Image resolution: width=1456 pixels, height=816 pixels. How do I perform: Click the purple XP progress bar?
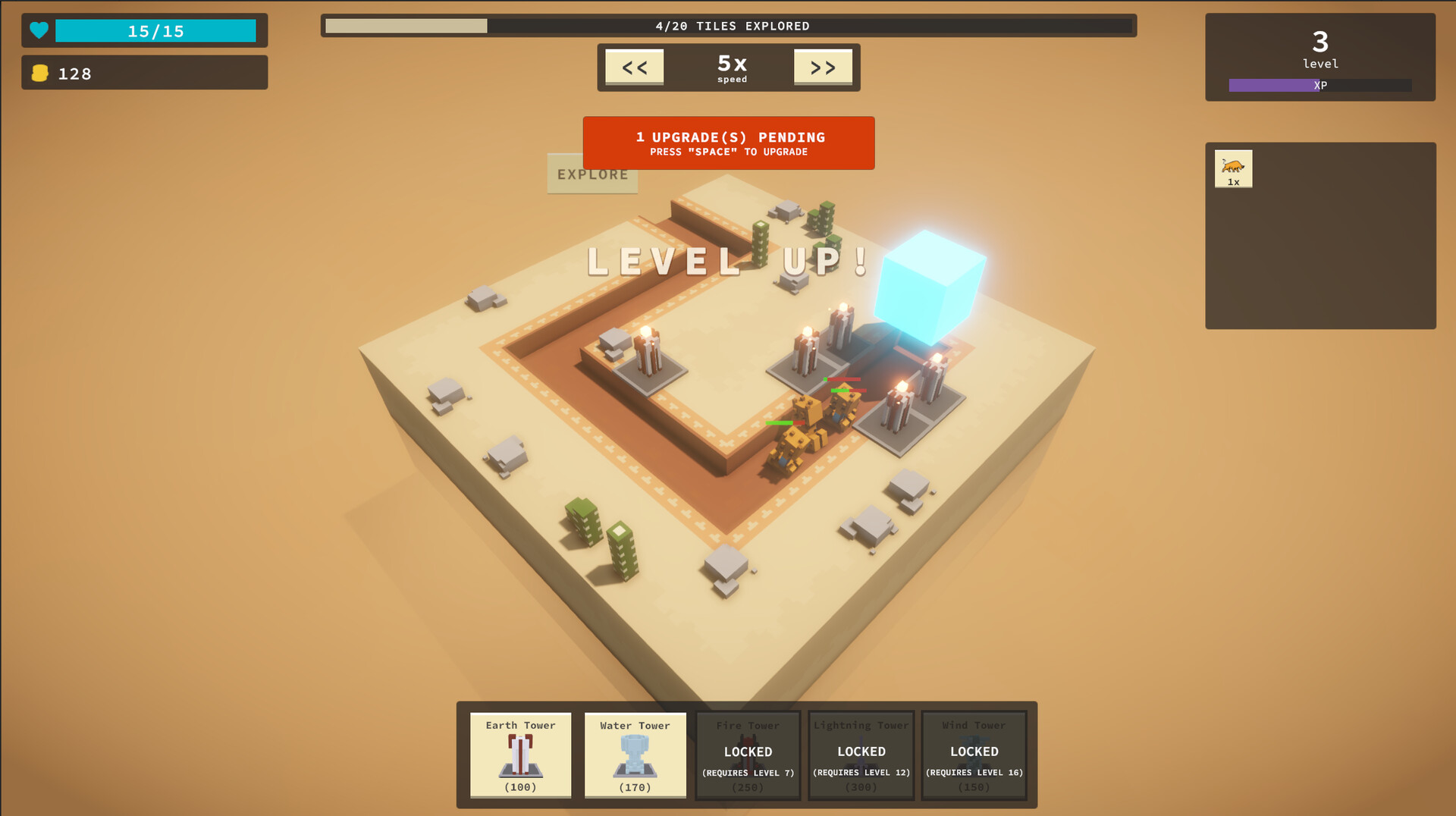[x=1319, y=85]
